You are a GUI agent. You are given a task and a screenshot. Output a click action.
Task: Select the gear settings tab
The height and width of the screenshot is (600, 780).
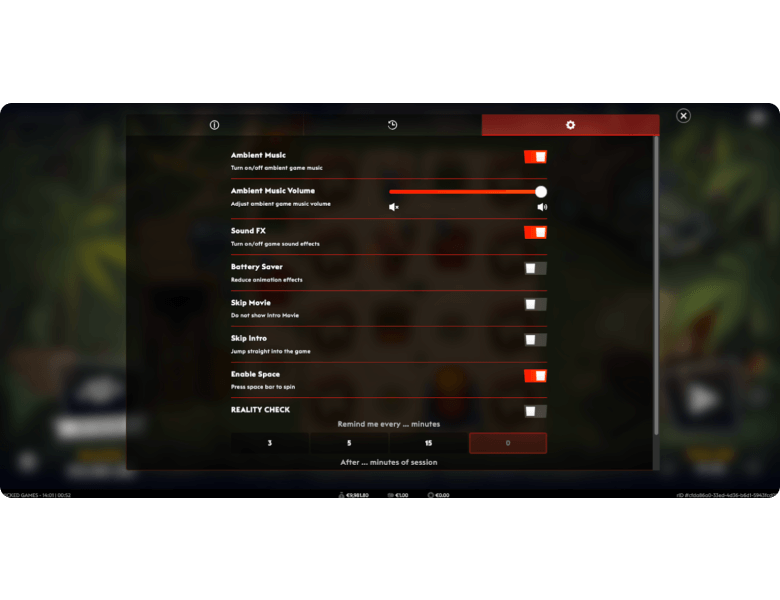click(x=570, y=125)
